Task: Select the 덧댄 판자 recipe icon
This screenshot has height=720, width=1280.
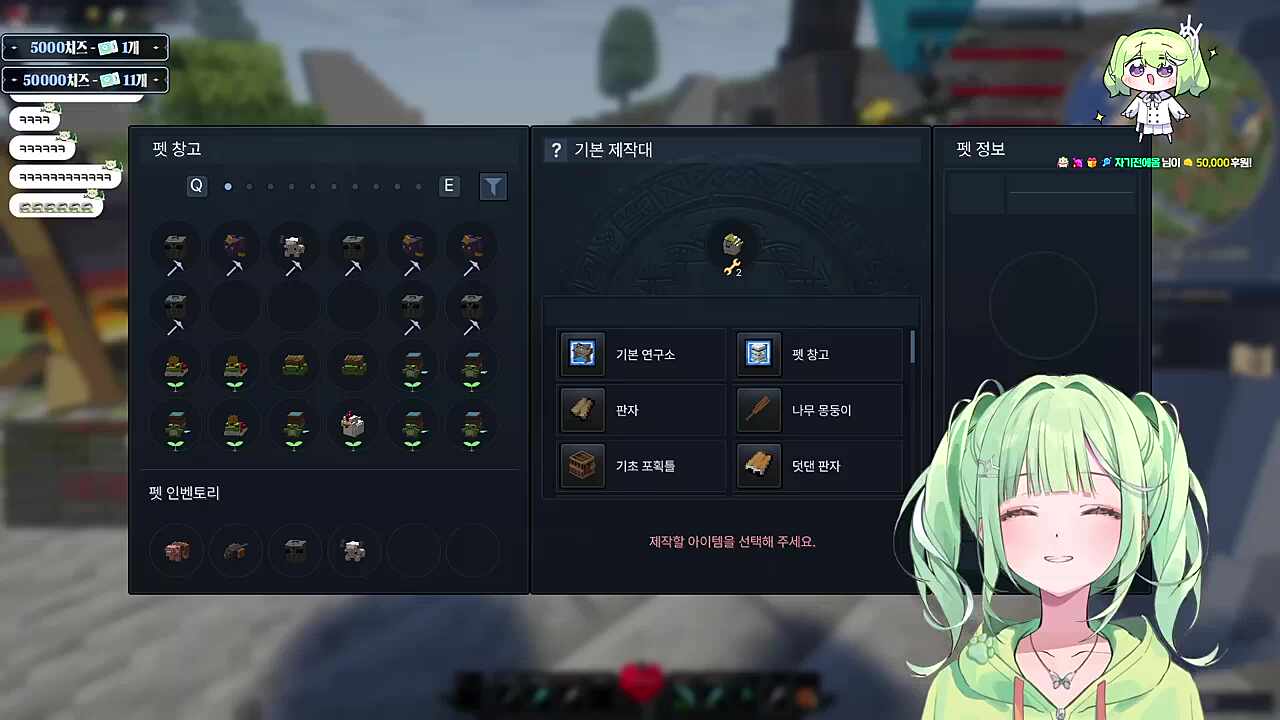Action: pyautogui.click(x=758, y=466)
